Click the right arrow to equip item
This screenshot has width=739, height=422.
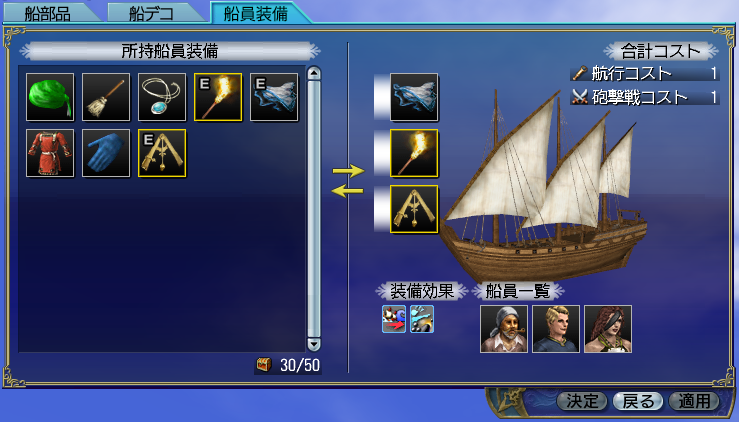[348, 171]
